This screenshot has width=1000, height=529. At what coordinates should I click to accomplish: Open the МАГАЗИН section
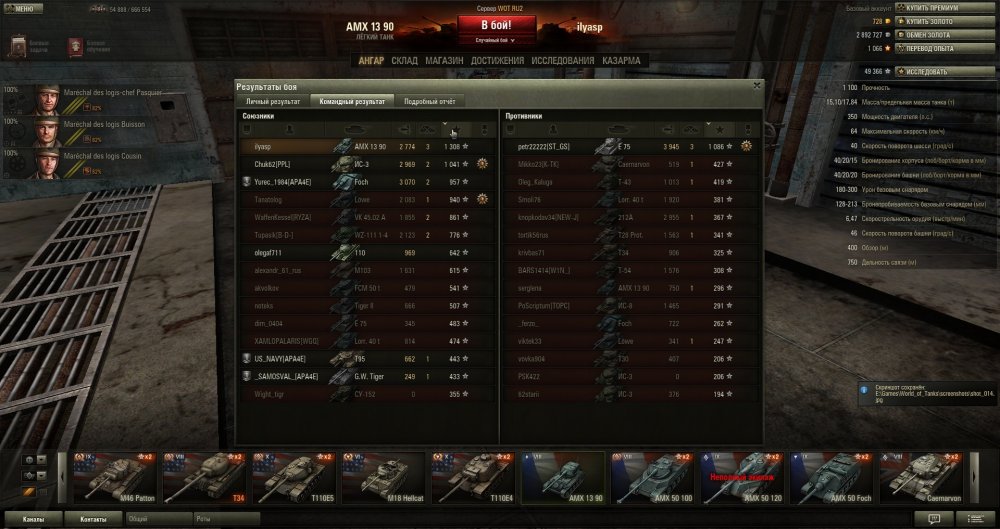click(x=444, y=61)
